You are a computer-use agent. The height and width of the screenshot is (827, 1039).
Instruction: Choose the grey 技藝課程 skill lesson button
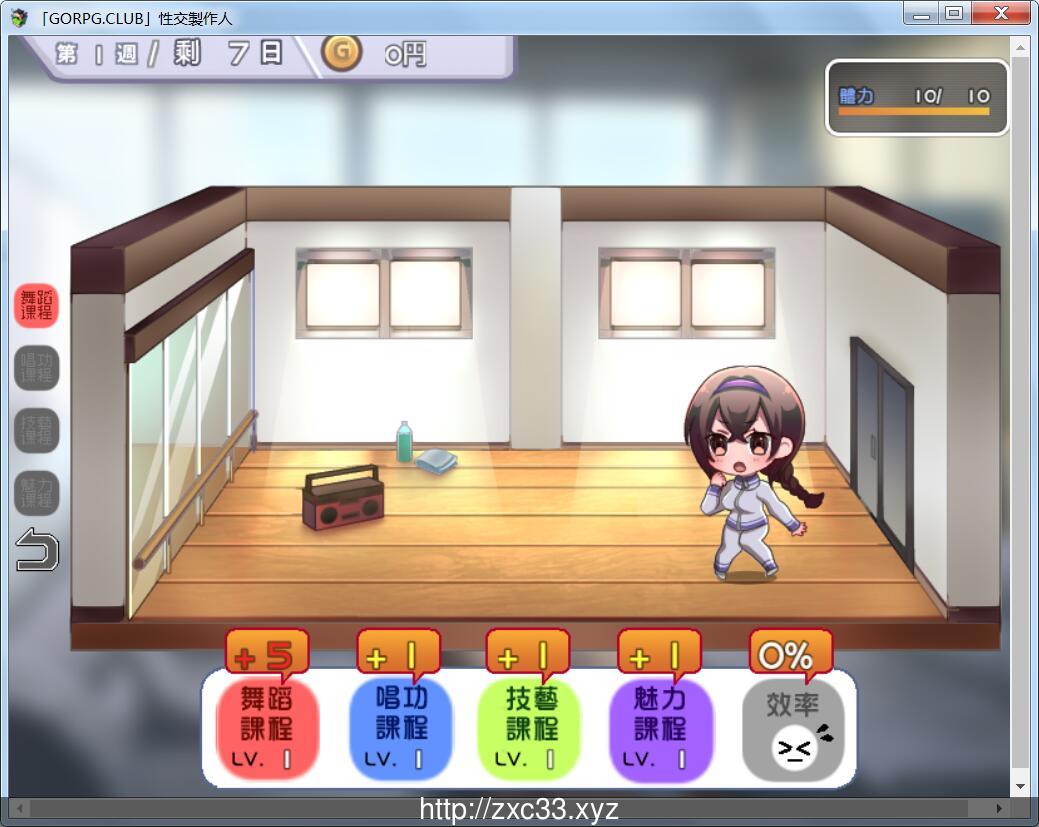coord(37,431)
